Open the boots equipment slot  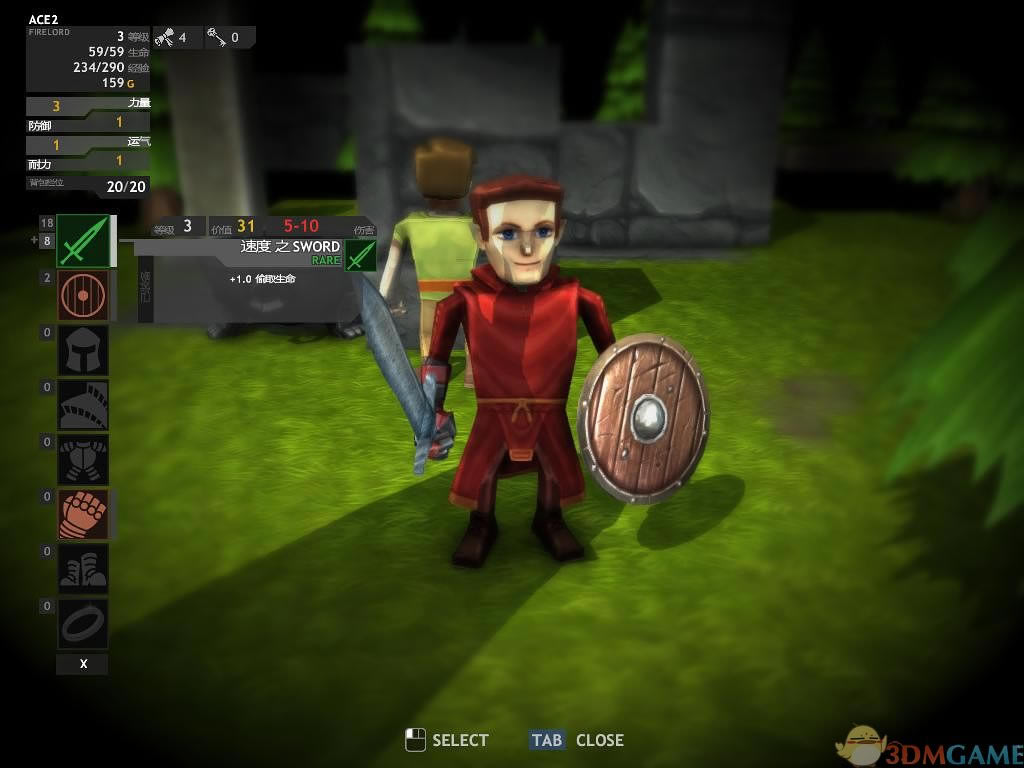tap(83, 569)
